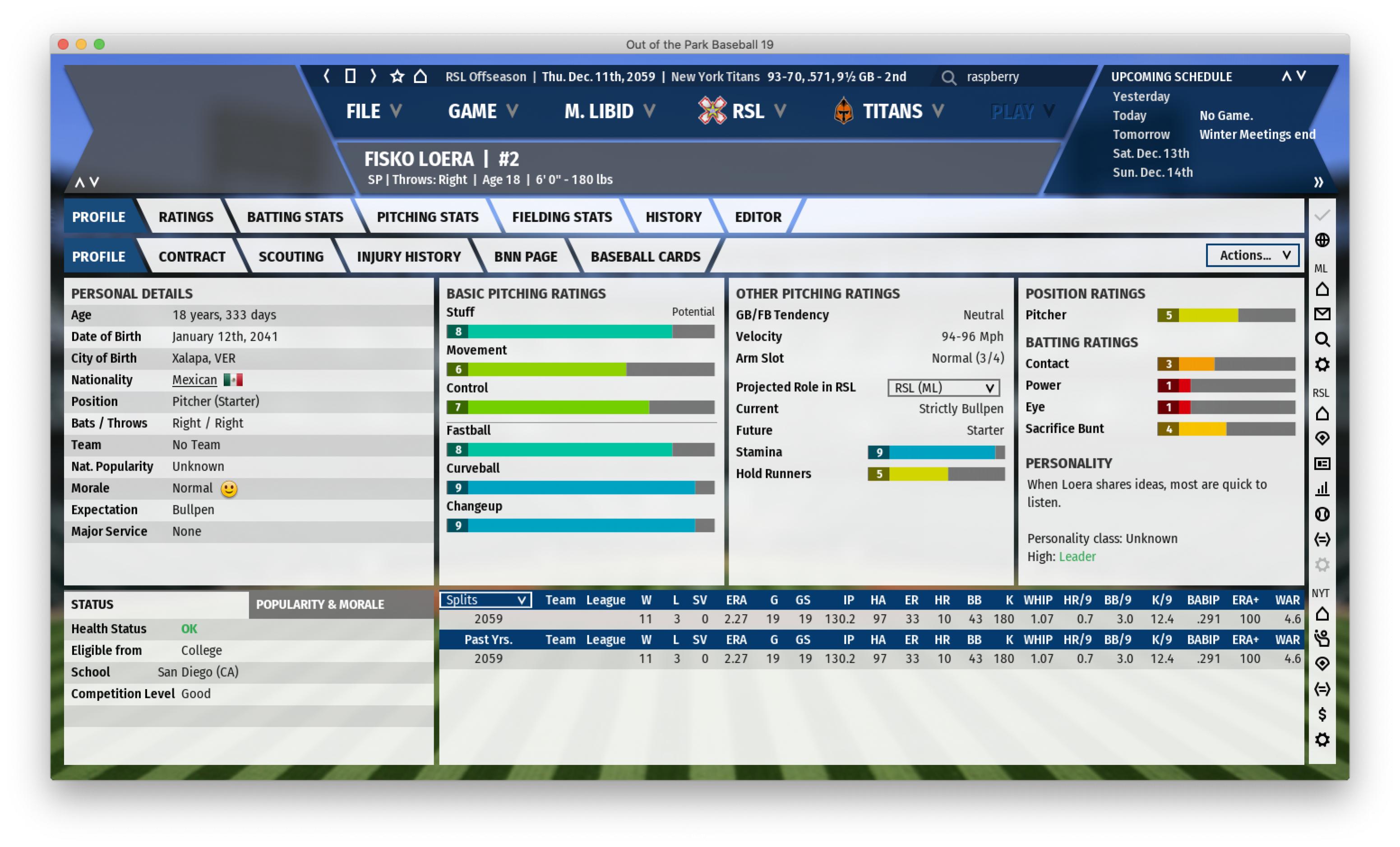Switch to the POPULARITY & MORALE panel
Image resolution: width=1400 pixels, height=847 pixels.
[x=320, y=604]
